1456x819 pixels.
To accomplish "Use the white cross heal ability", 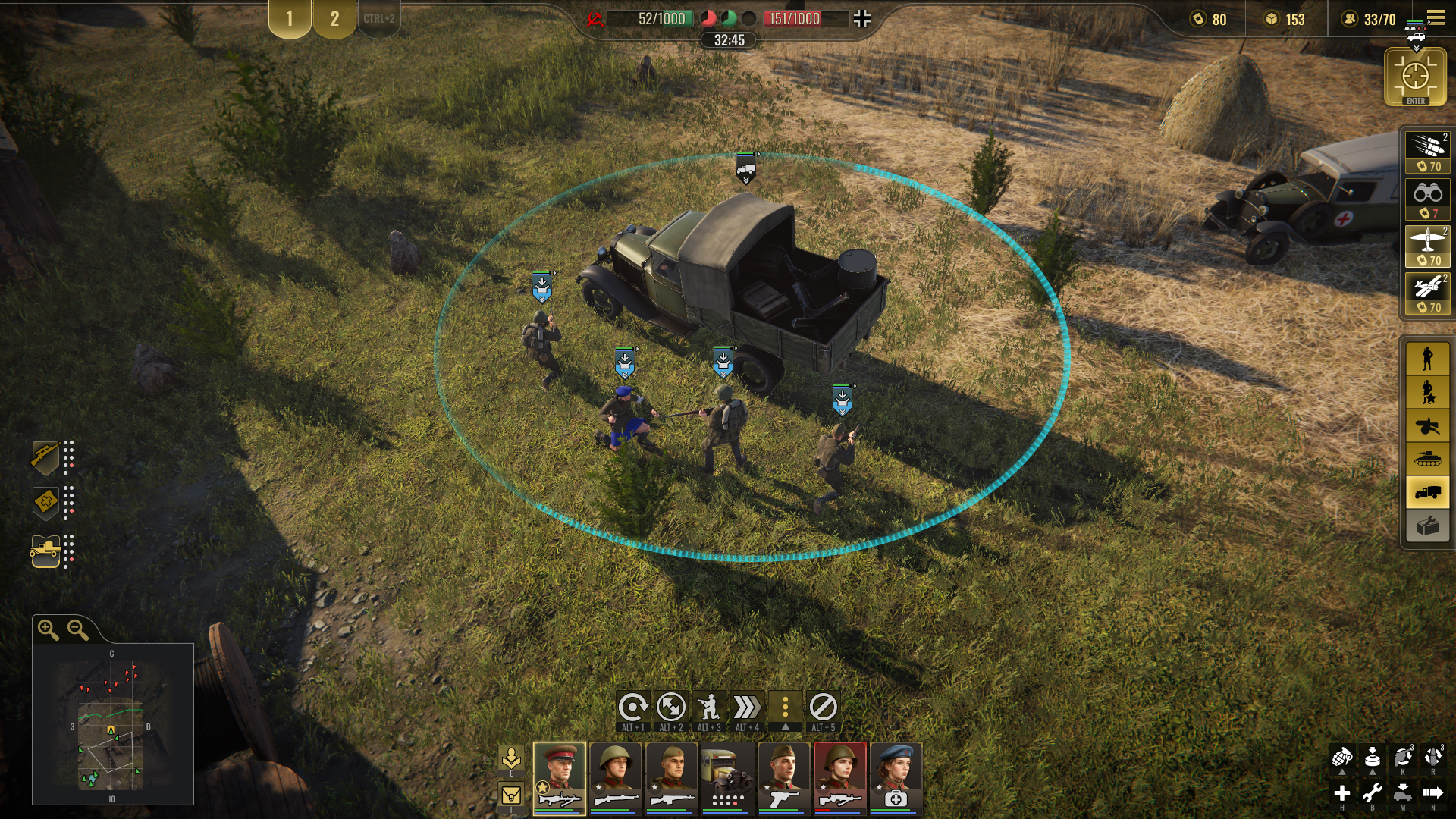I will 1341,793.
